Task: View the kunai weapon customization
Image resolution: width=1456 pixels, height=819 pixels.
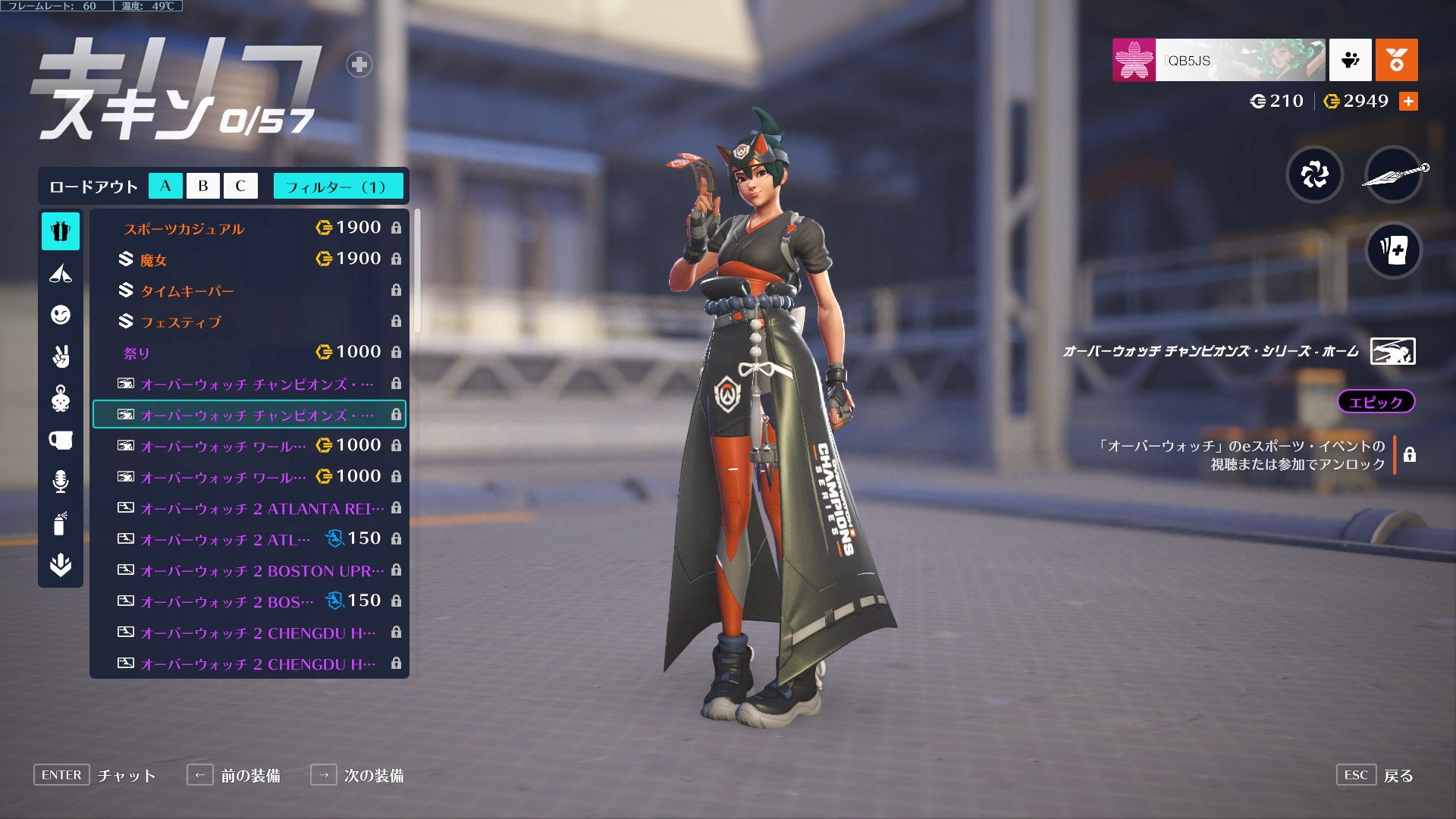Action: [x=1393, y=175]
